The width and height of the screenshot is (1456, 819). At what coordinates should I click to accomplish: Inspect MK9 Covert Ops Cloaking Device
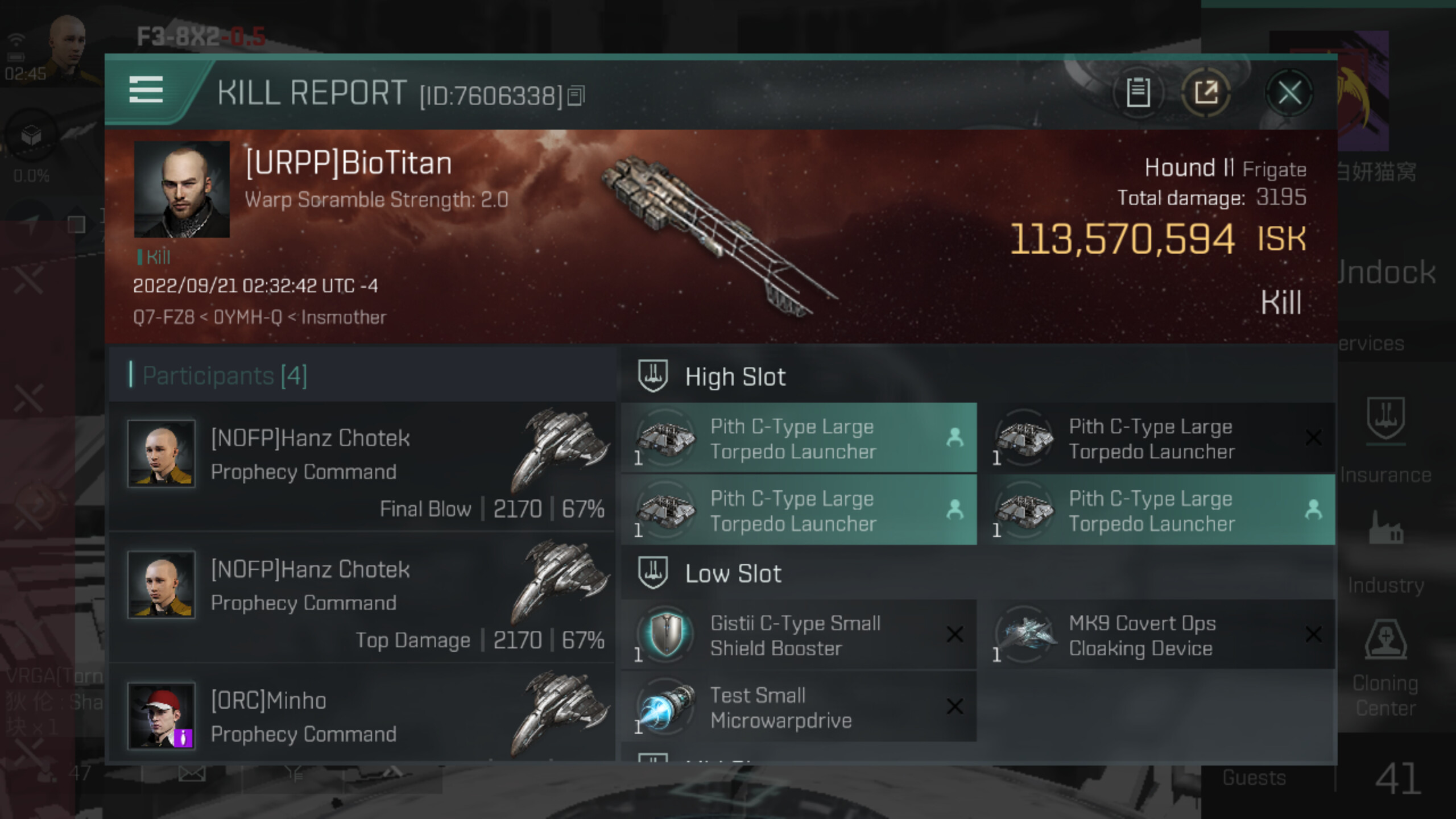point(1155,635)
